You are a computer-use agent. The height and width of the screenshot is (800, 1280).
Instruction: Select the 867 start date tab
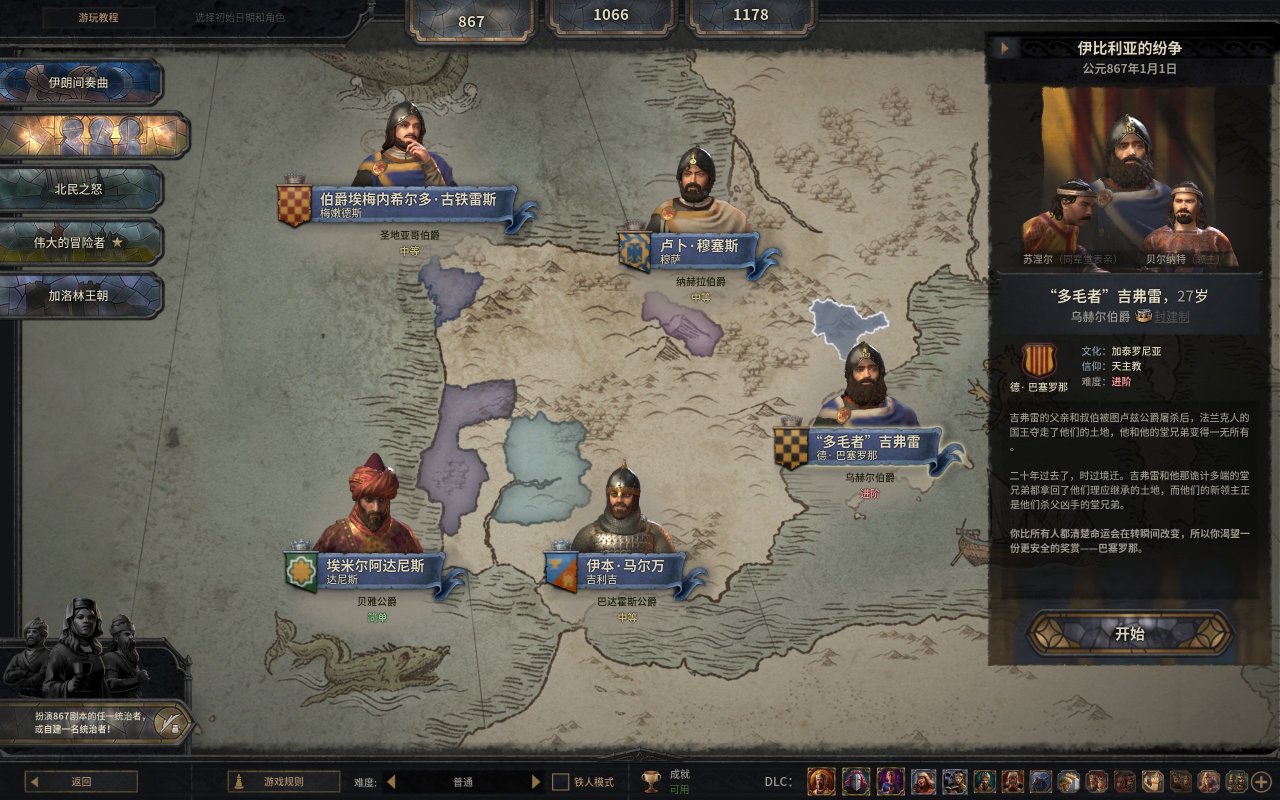coord(471,20)
